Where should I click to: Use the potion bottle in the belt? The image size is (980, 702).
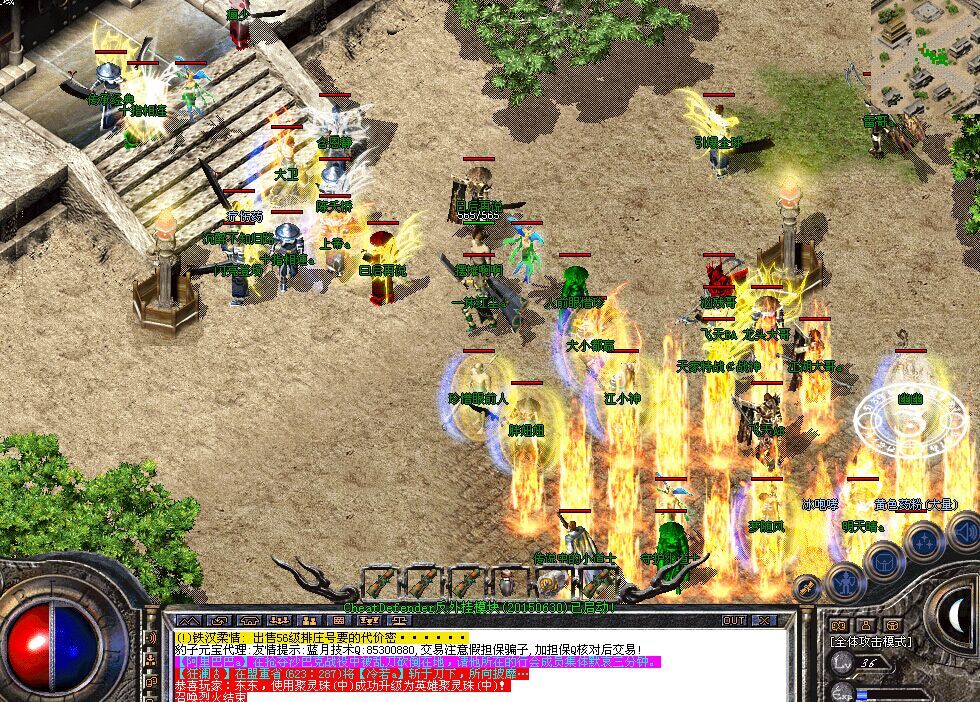509,582
